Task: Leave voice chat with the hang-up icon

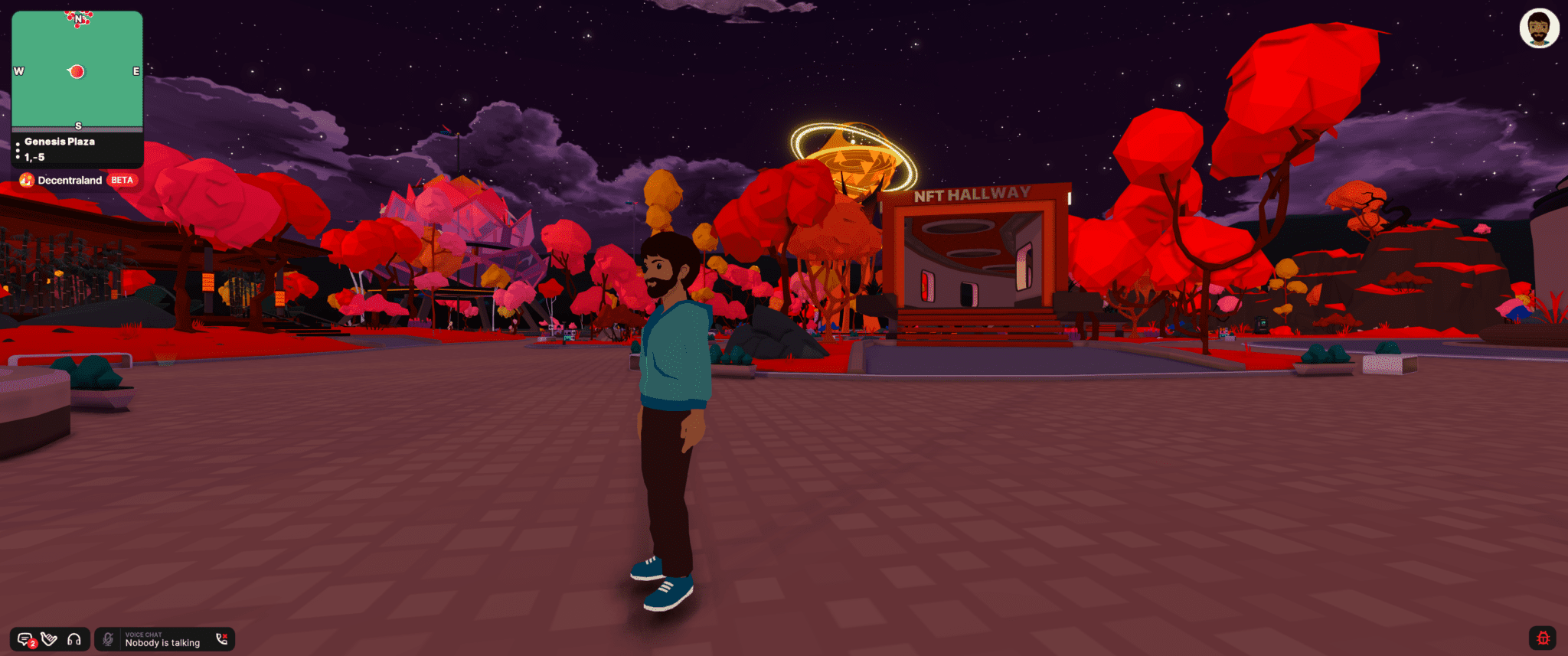Action: [222, 639]
